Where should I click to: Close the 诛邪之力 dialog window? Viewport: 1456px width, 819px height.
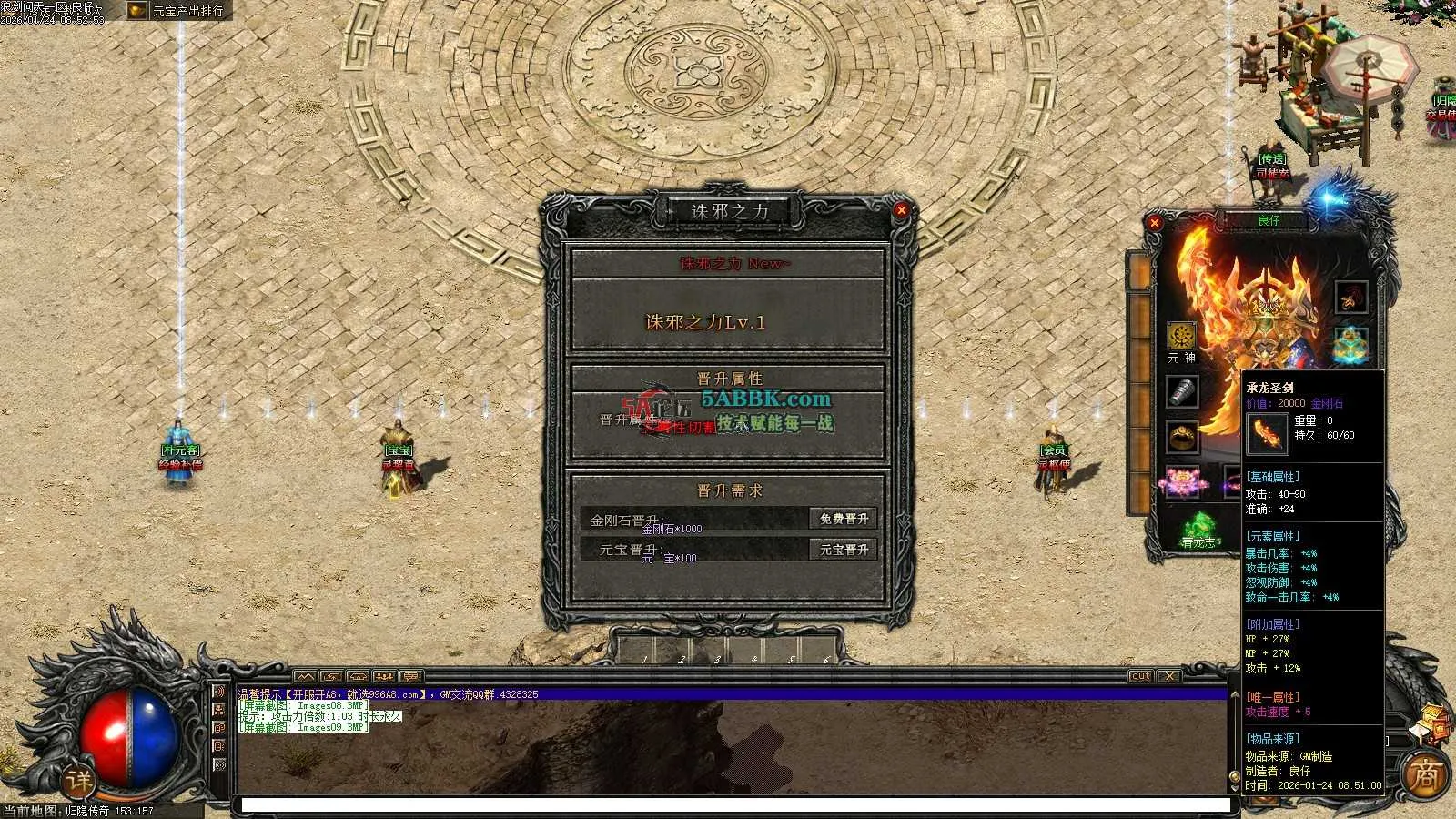click(901, 210)
